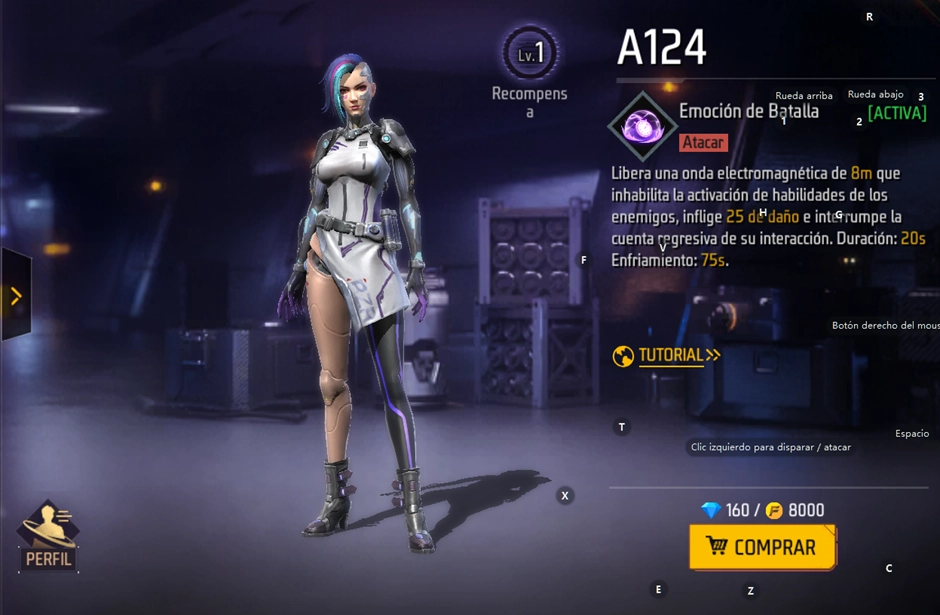Select the Emoción de Batalla skill icon

tap(640, 127)
